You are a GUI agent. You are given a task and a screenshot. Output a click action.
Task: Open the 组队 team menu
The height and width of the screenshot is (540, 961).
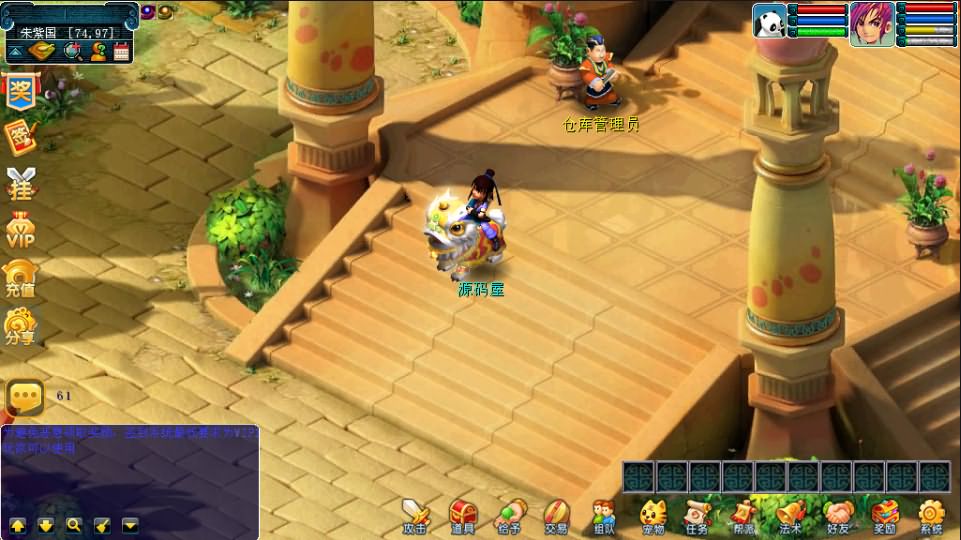pos(603,516)
